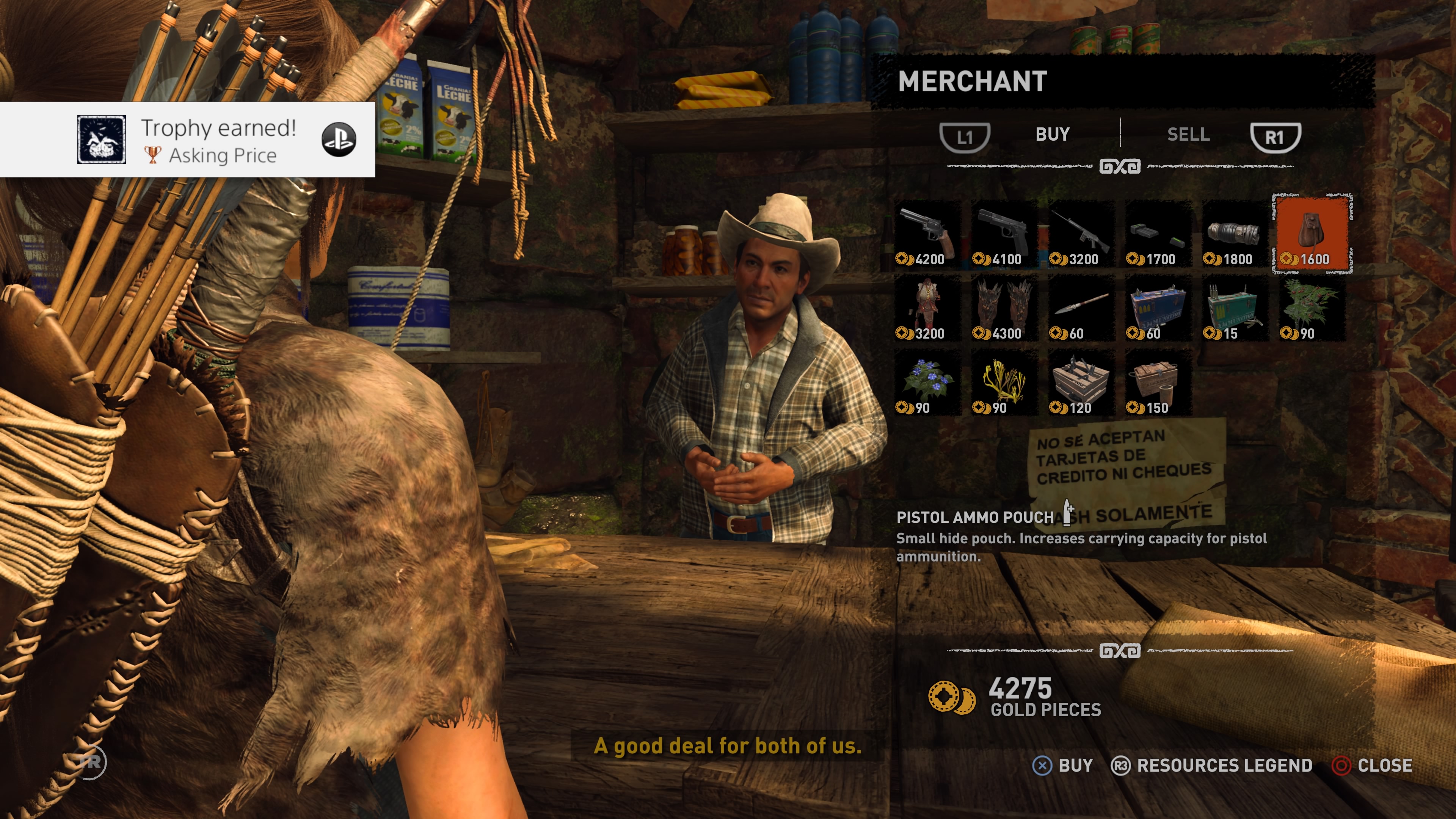Select the yellow fungus plant

[x=1004, y=383]
